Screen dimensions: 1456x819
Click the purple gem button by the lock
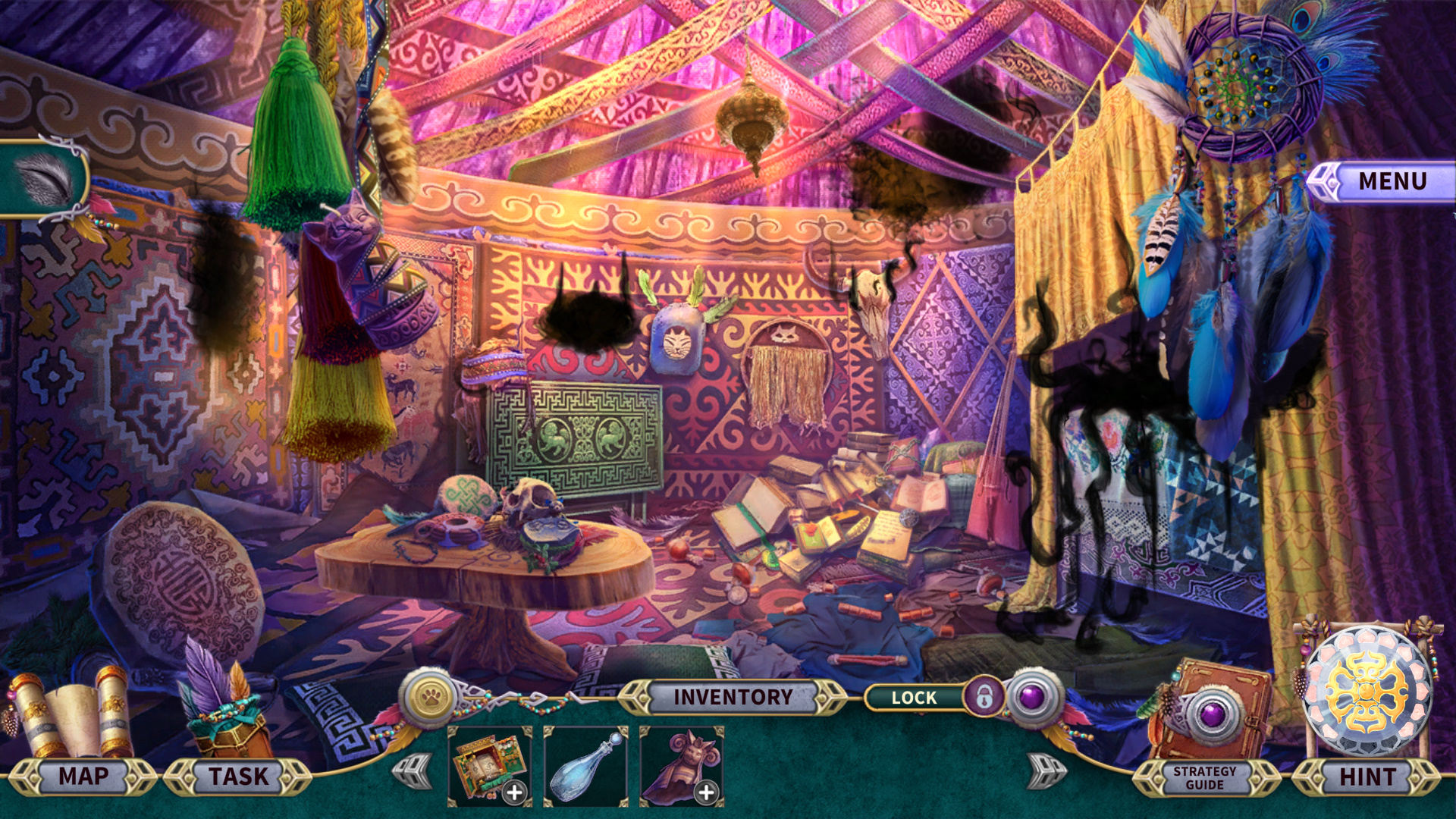tap(1032, 697)
